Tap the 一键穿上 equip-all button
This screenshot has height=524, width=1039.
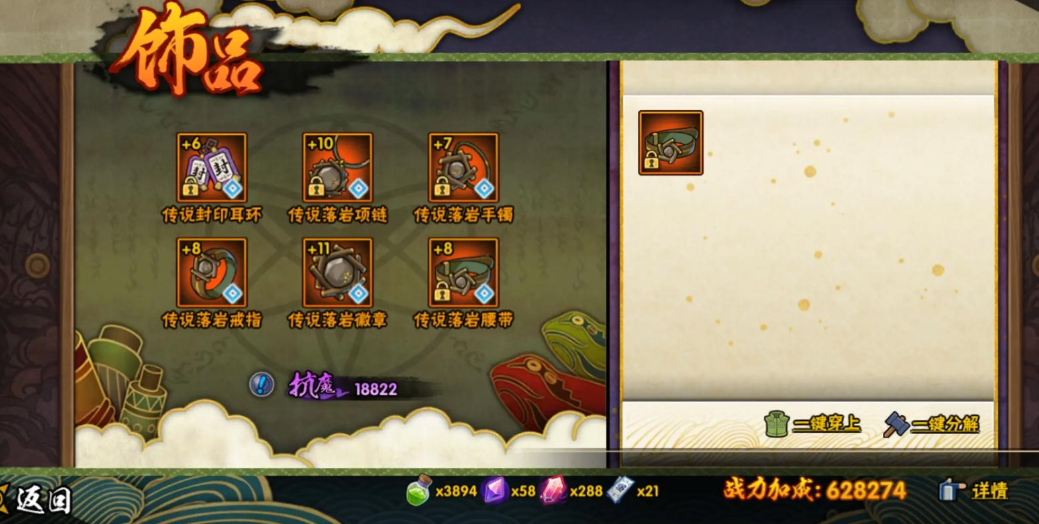pyautogui.click(x=812, y=424)
